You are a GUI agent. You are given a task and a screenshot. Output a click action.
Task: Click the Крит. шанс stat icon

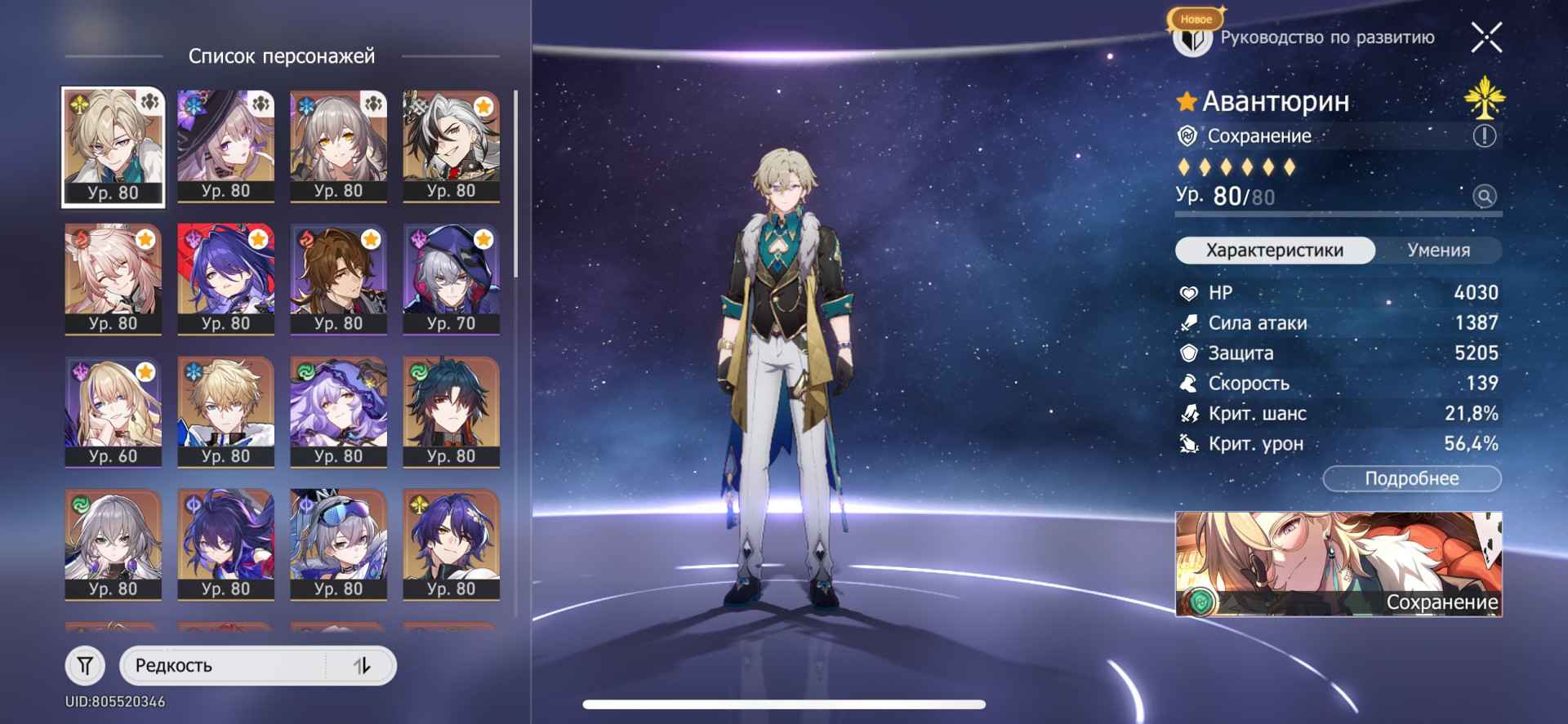[1188, 414]
